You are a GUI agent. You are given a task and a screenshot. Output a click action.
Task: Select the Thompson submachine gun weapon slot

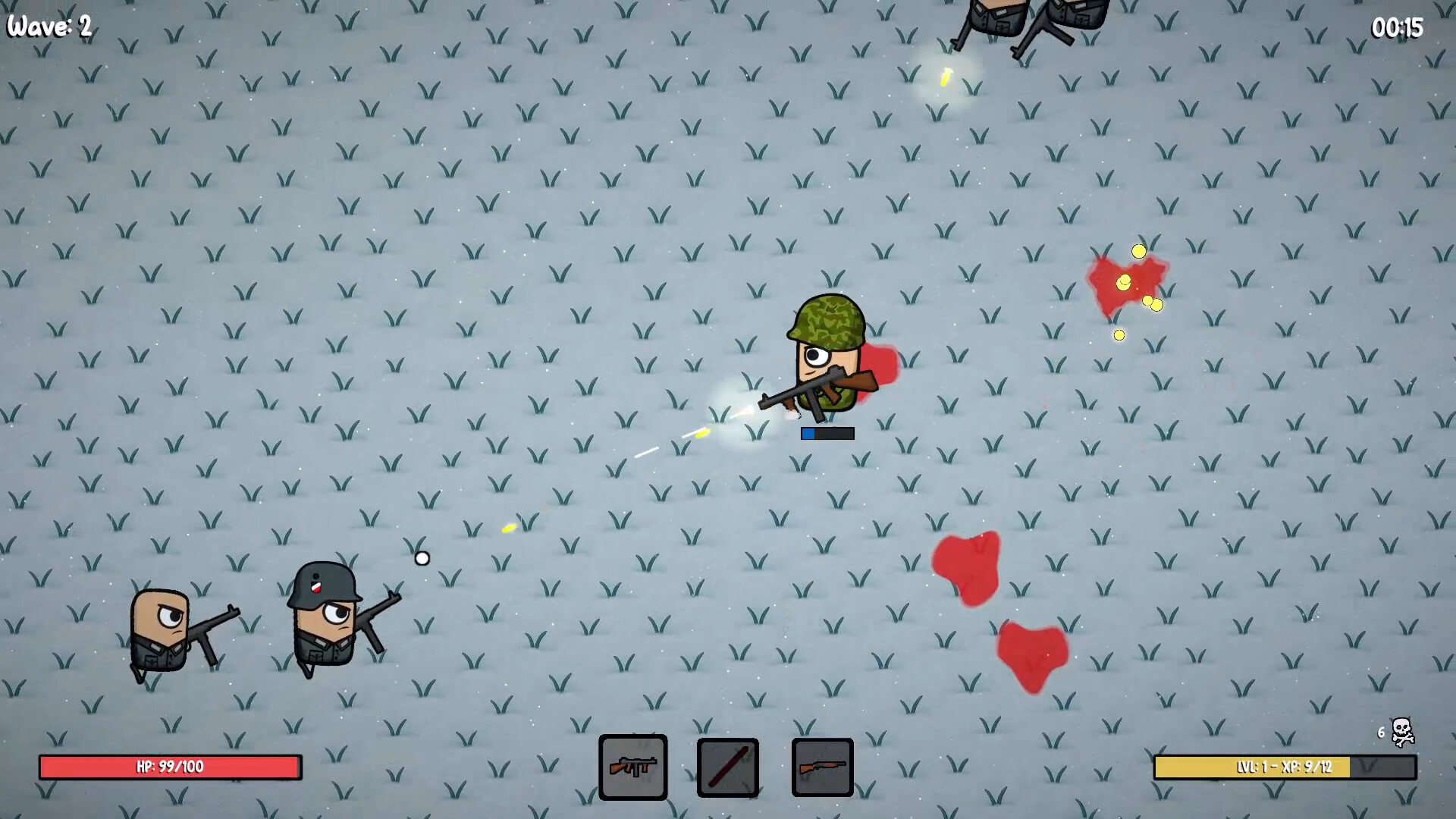632,767
